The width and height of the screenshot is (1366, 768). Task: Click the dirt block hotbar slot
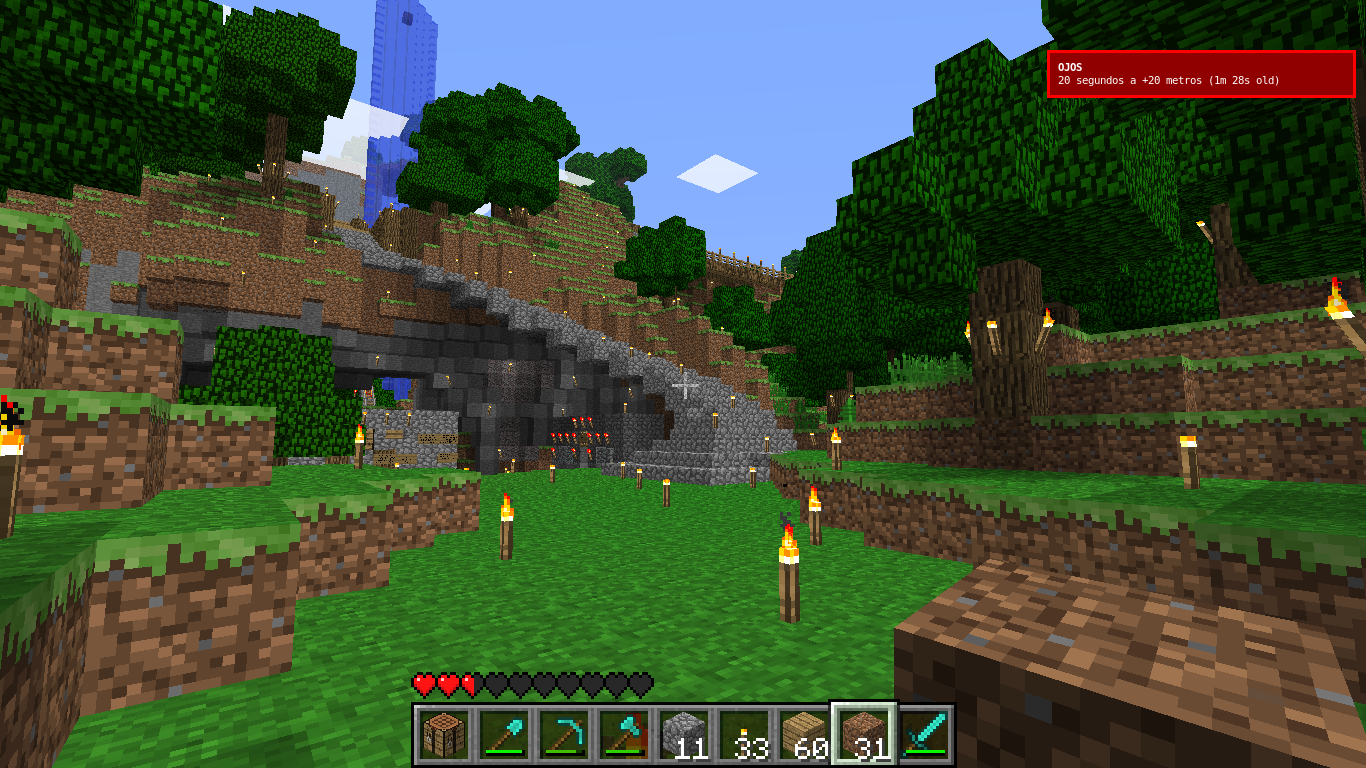864,735
